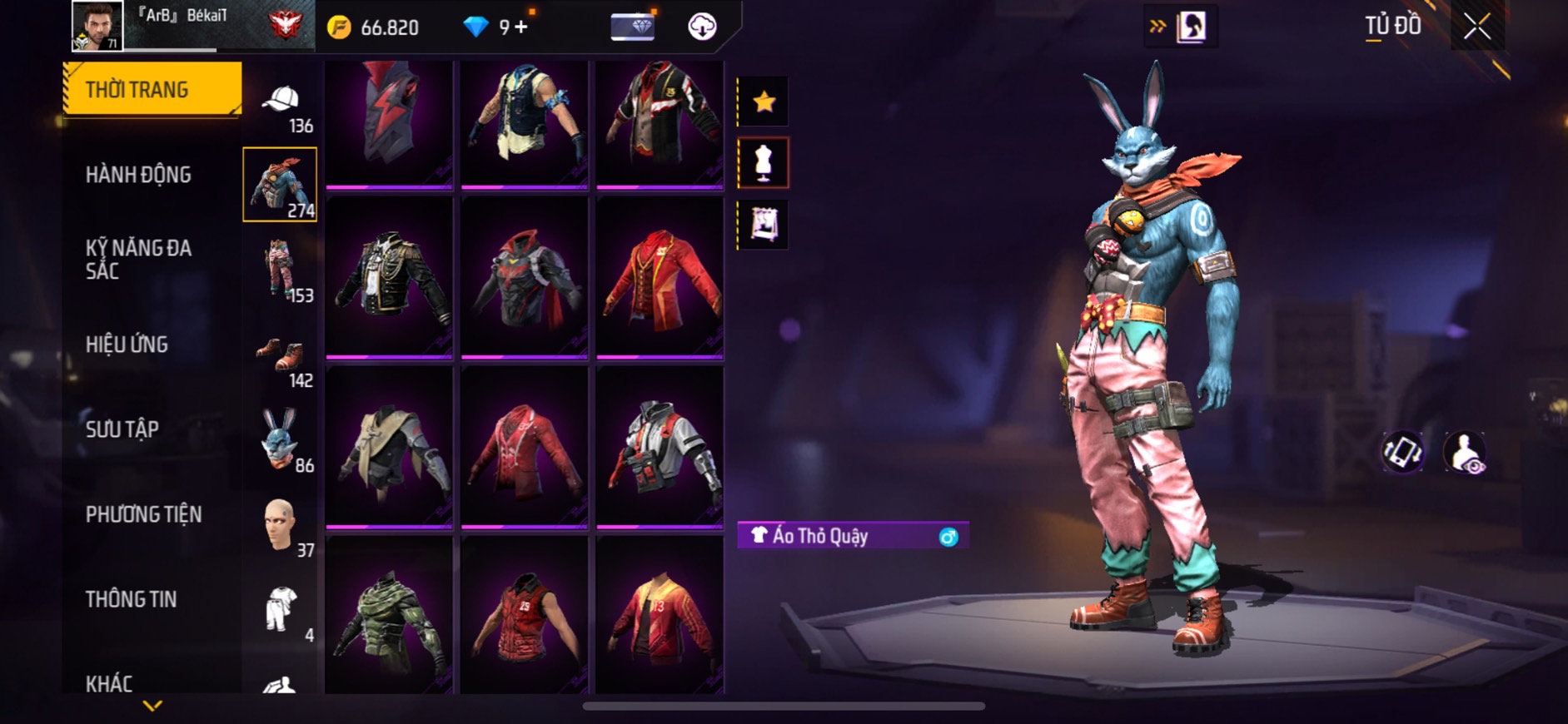This screenshot has width=1568, height=724.
Task: Close the wardrobe with the X button
Action: 1476,27
